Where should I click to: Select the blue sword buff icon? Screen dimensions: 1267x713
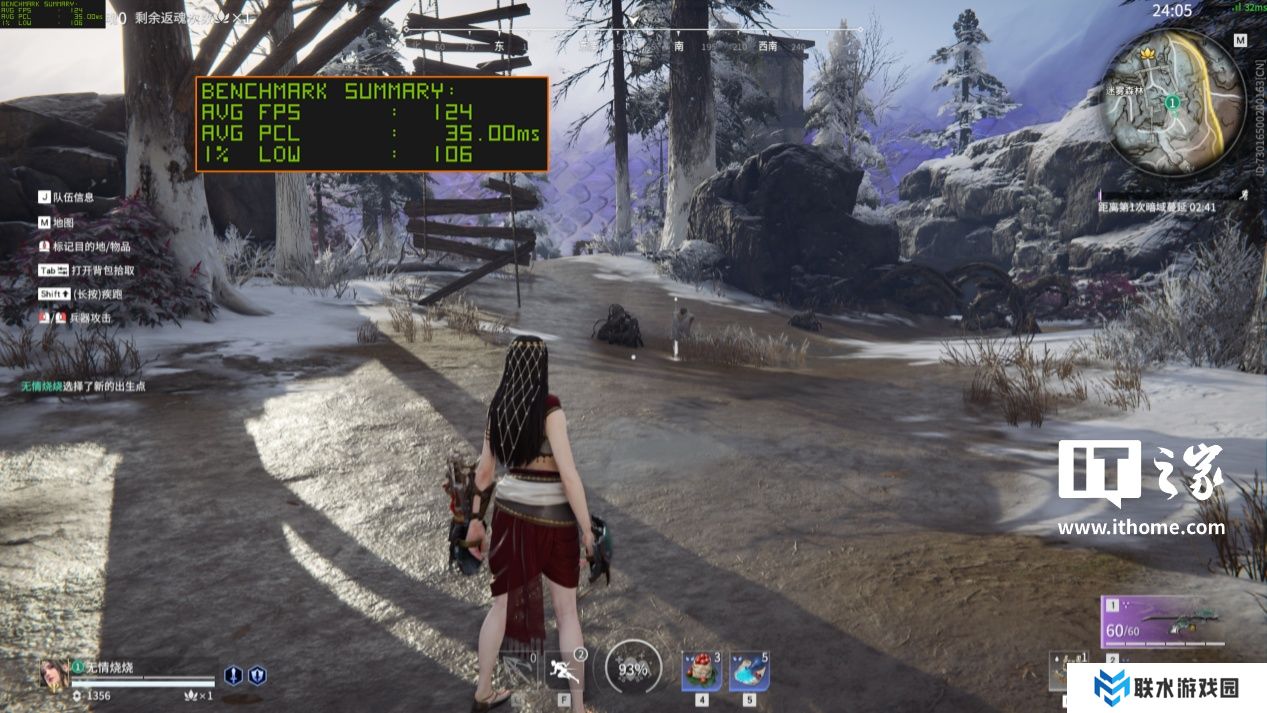tap(233, 675)
